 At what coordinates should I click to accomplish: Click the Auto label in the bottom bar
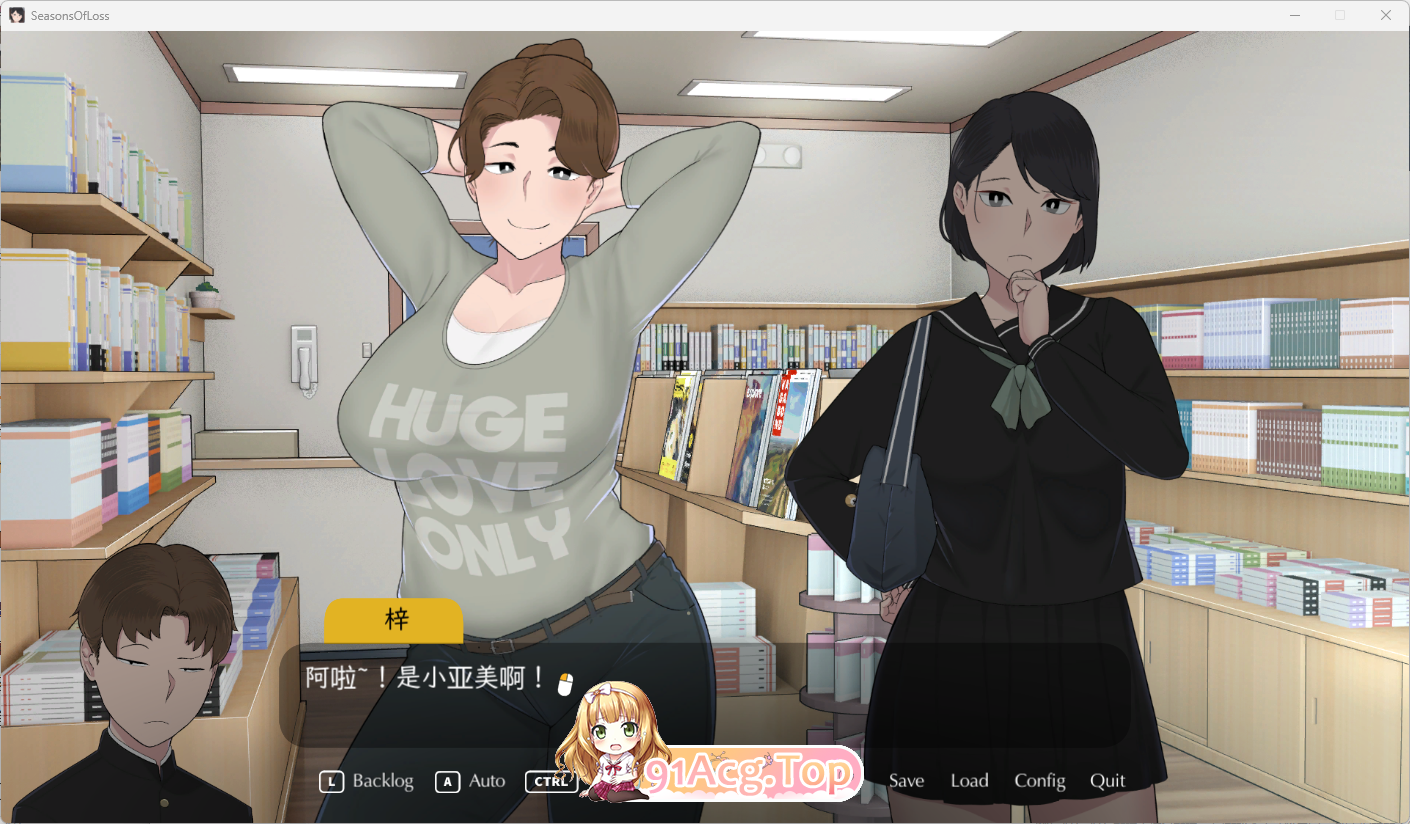(x=485, y=781)
